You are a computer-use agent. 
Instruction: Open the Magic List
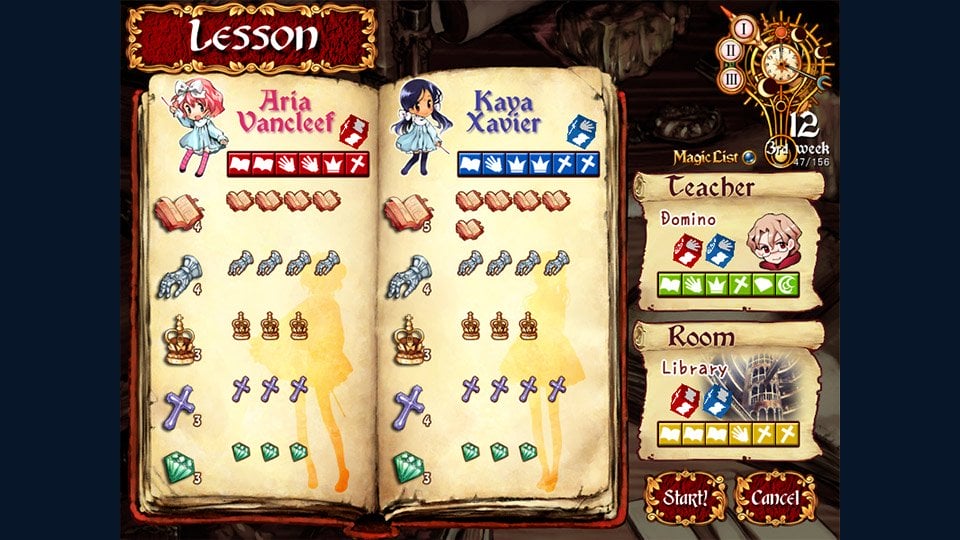(706, 155)
